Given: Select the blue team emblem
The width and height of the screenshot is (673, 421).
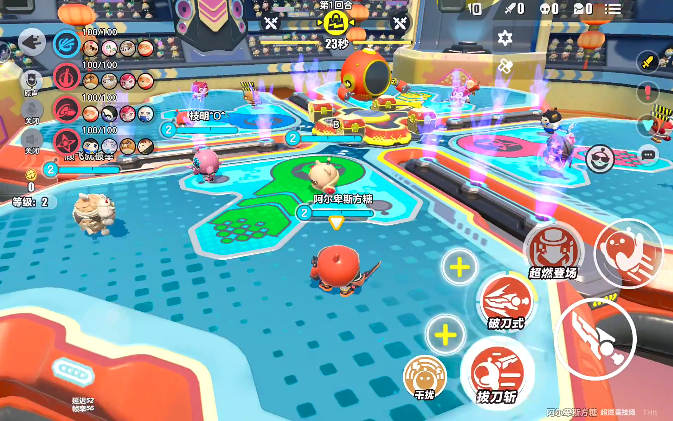Looking at the screenshot, I should pyautogui.click(x=66, y=43).
